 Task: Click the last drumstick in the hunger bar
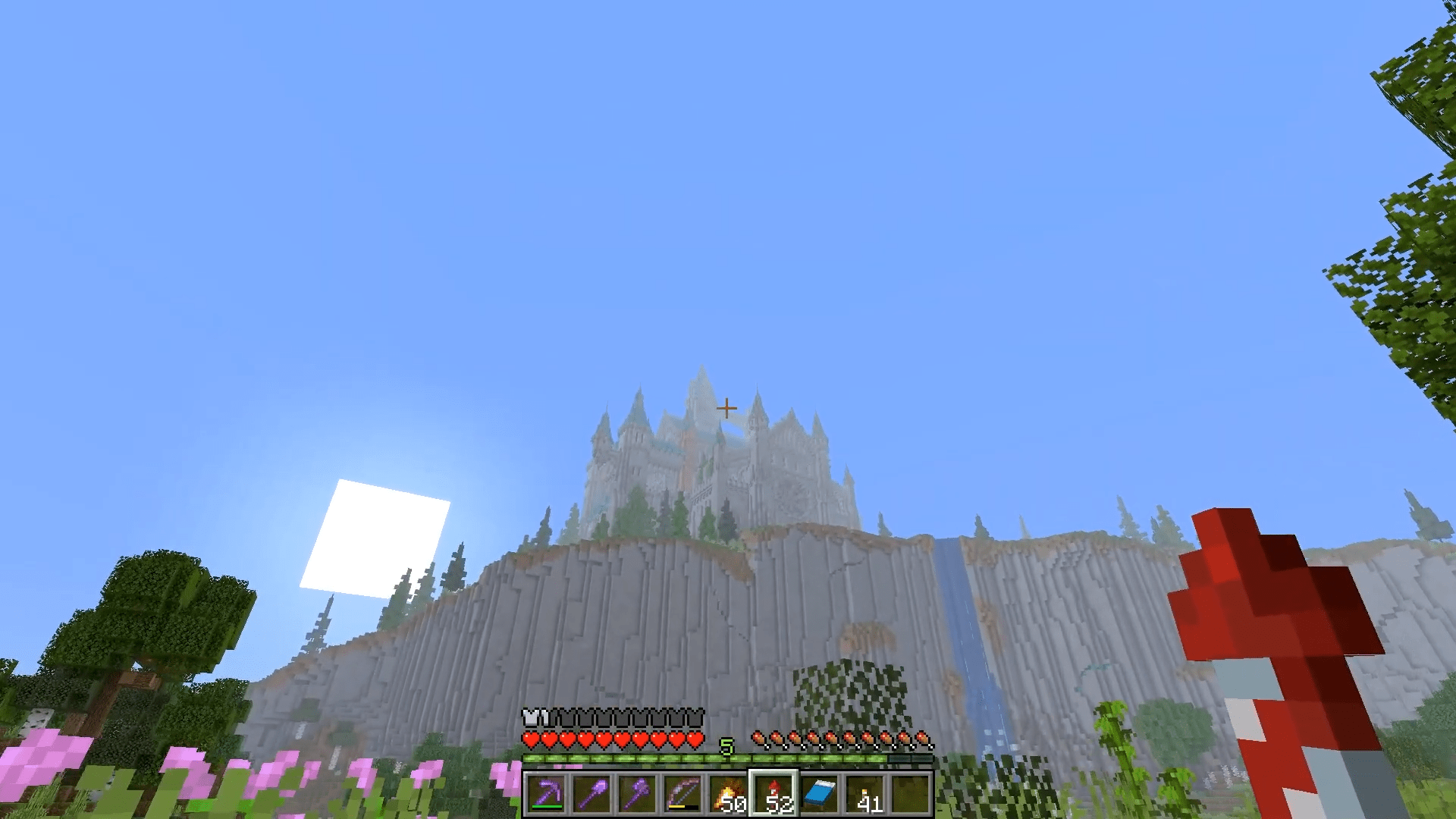pyautogui.click(x=923, y=739)
